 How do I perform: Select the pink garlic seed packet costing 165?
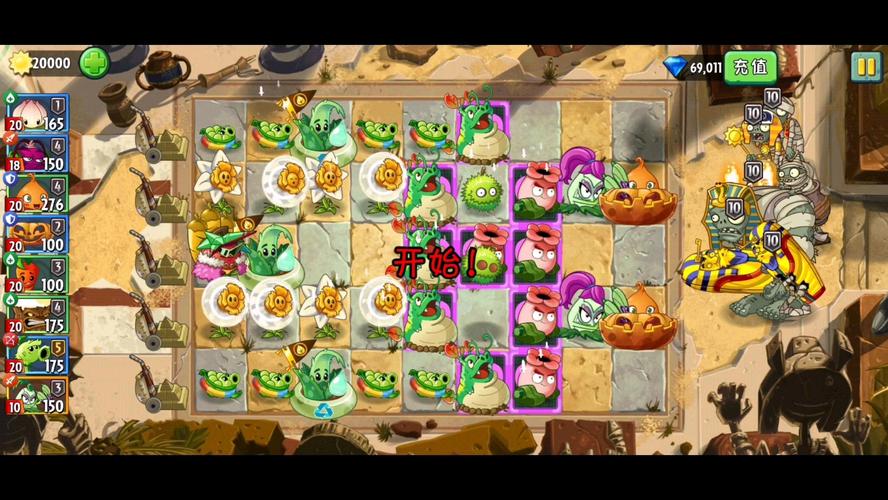pyautogui.click(x=36, y=114)
